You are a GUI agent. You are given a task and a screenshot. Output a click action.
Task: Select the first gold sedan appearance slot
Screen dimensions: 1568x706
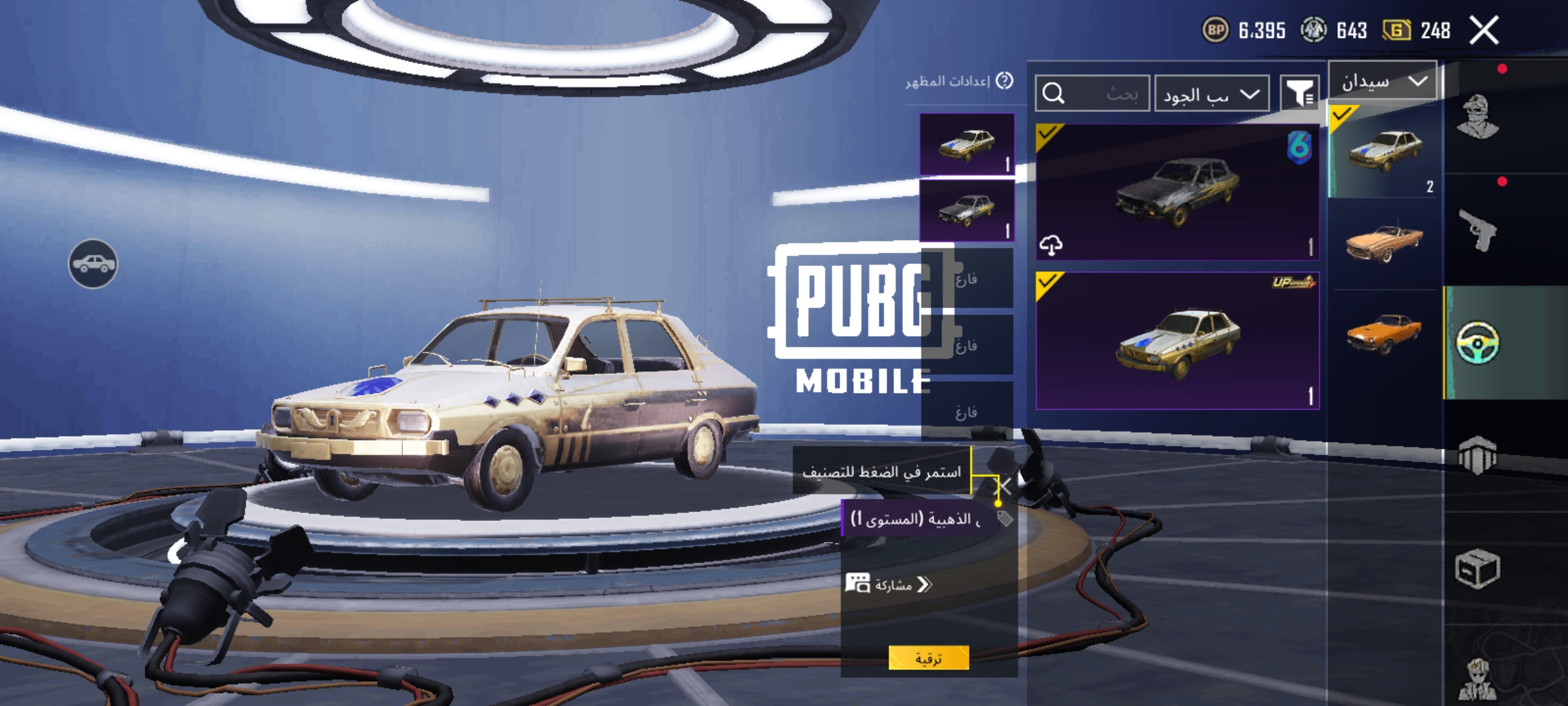click(x=967, y=144)
